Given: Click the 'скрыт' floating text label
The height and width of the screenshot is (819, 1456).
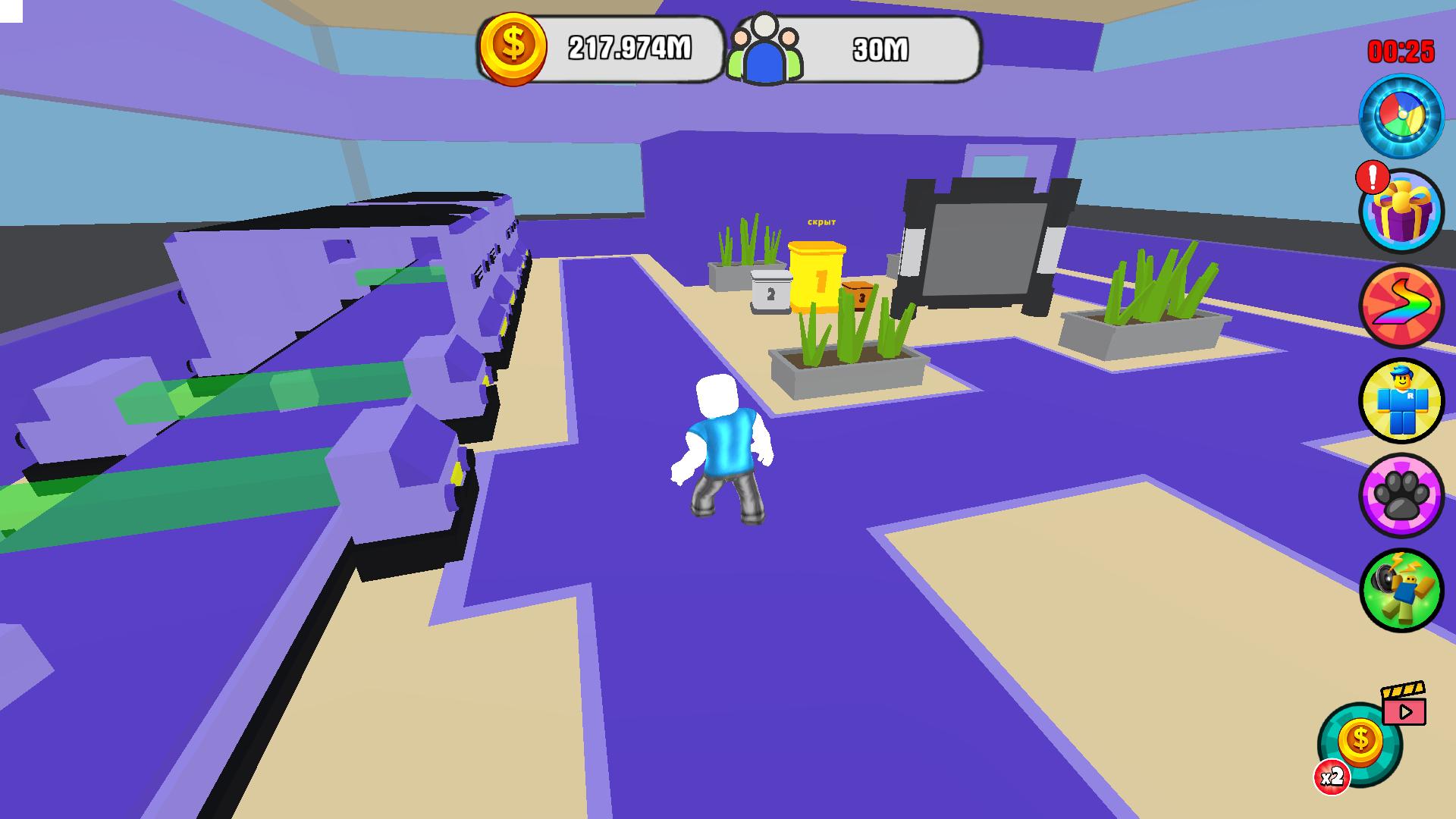Looking at the screenshot, I should pyautogui.click(x=821, y=221).
